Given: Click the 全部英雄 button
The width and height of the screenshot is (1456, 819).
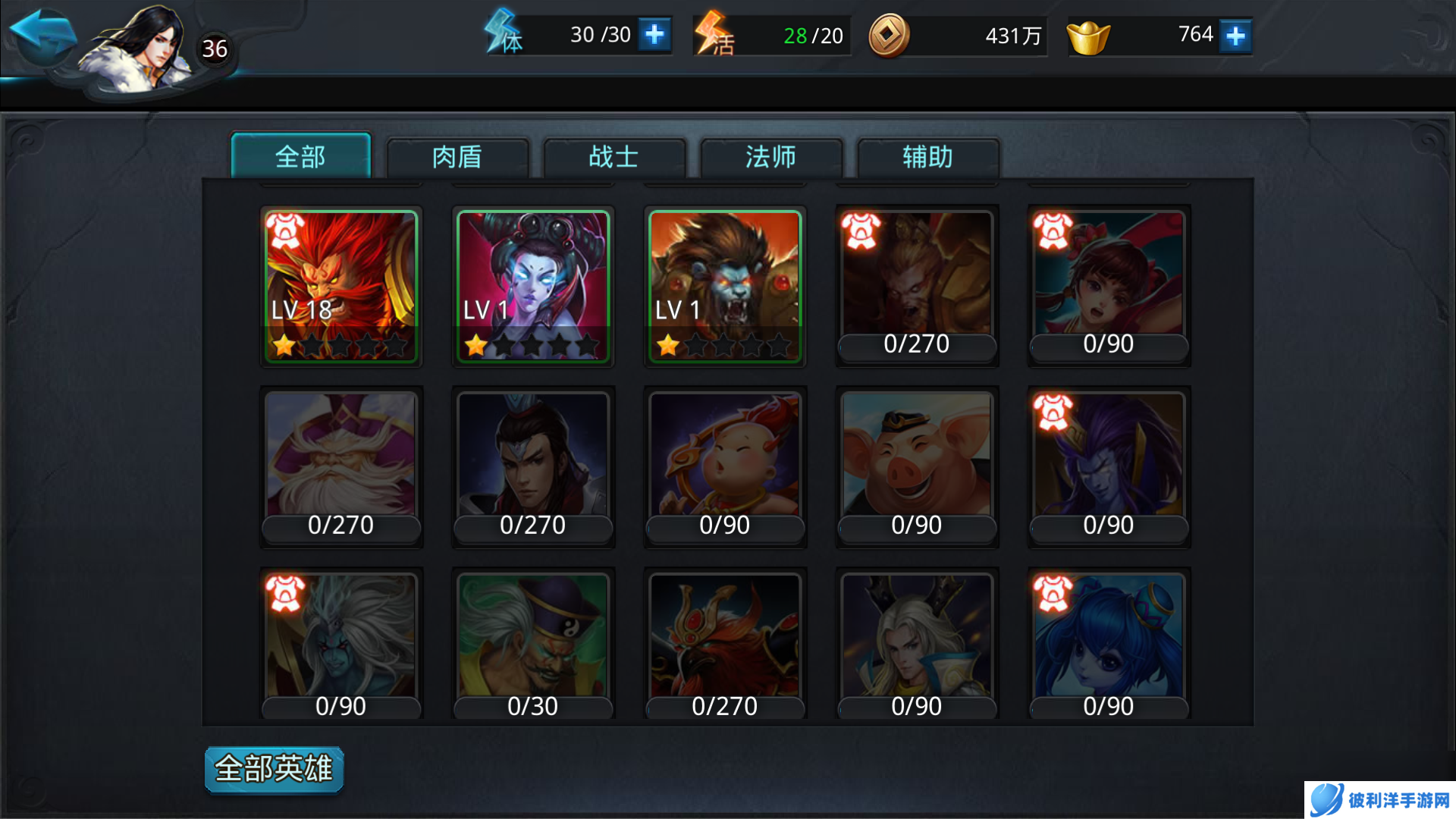Looking at the screenshot, I should [274, 769].
